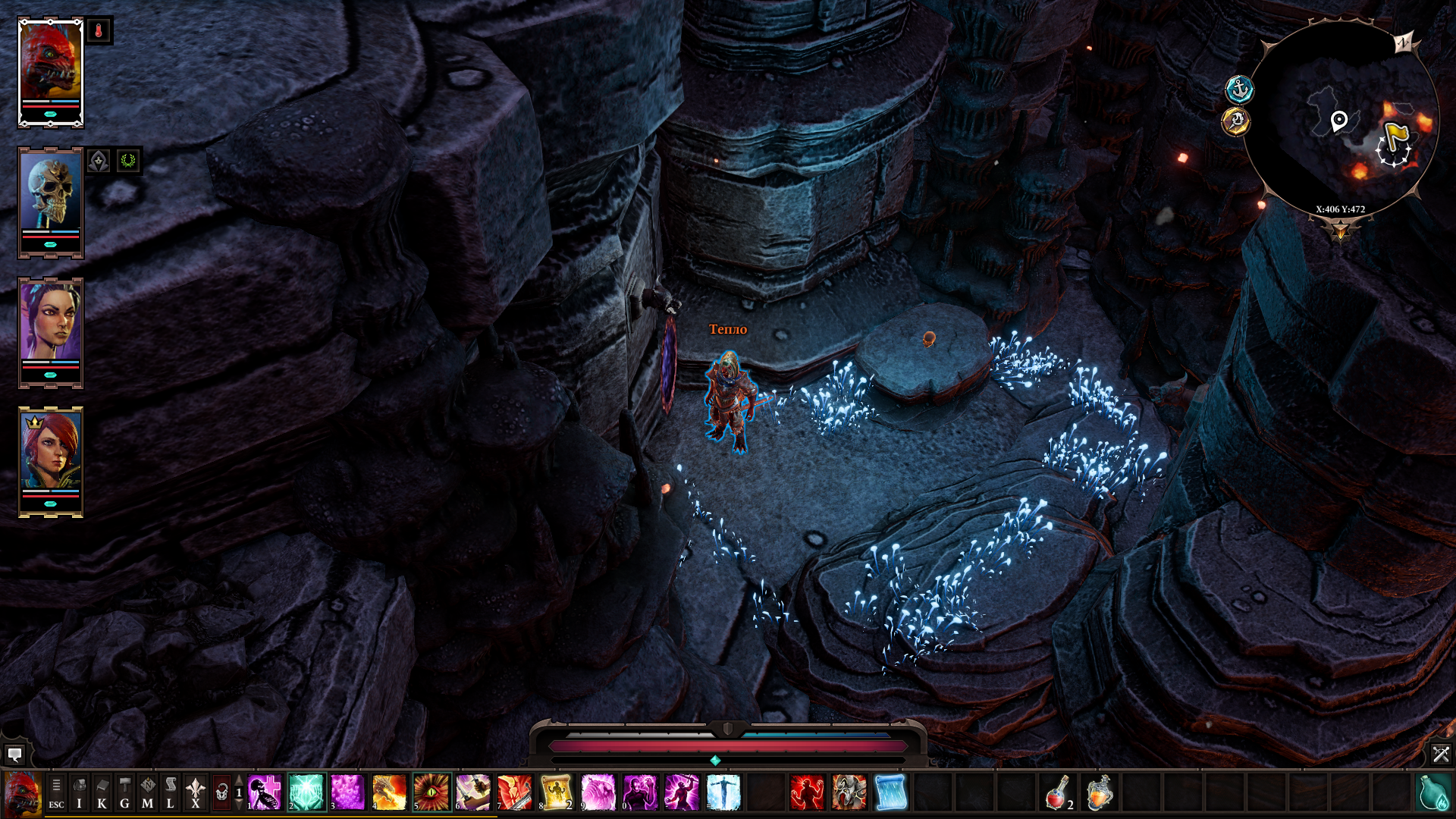Open the crafting hammer button
Screen dimensions: 1456x819
[124, 793]
